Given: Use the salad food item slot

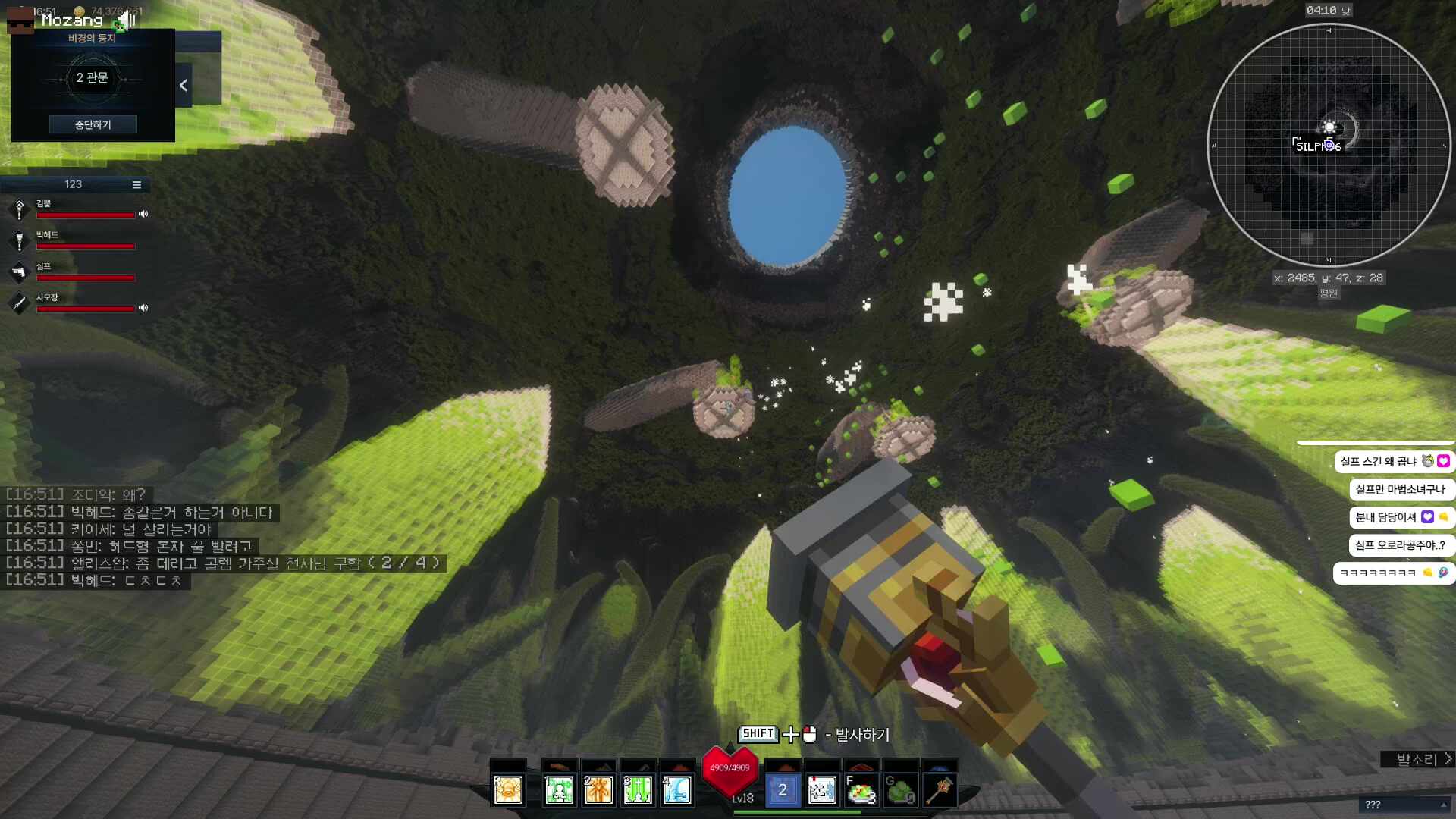Looking at the screenshot, I should (x=861, y=790).
